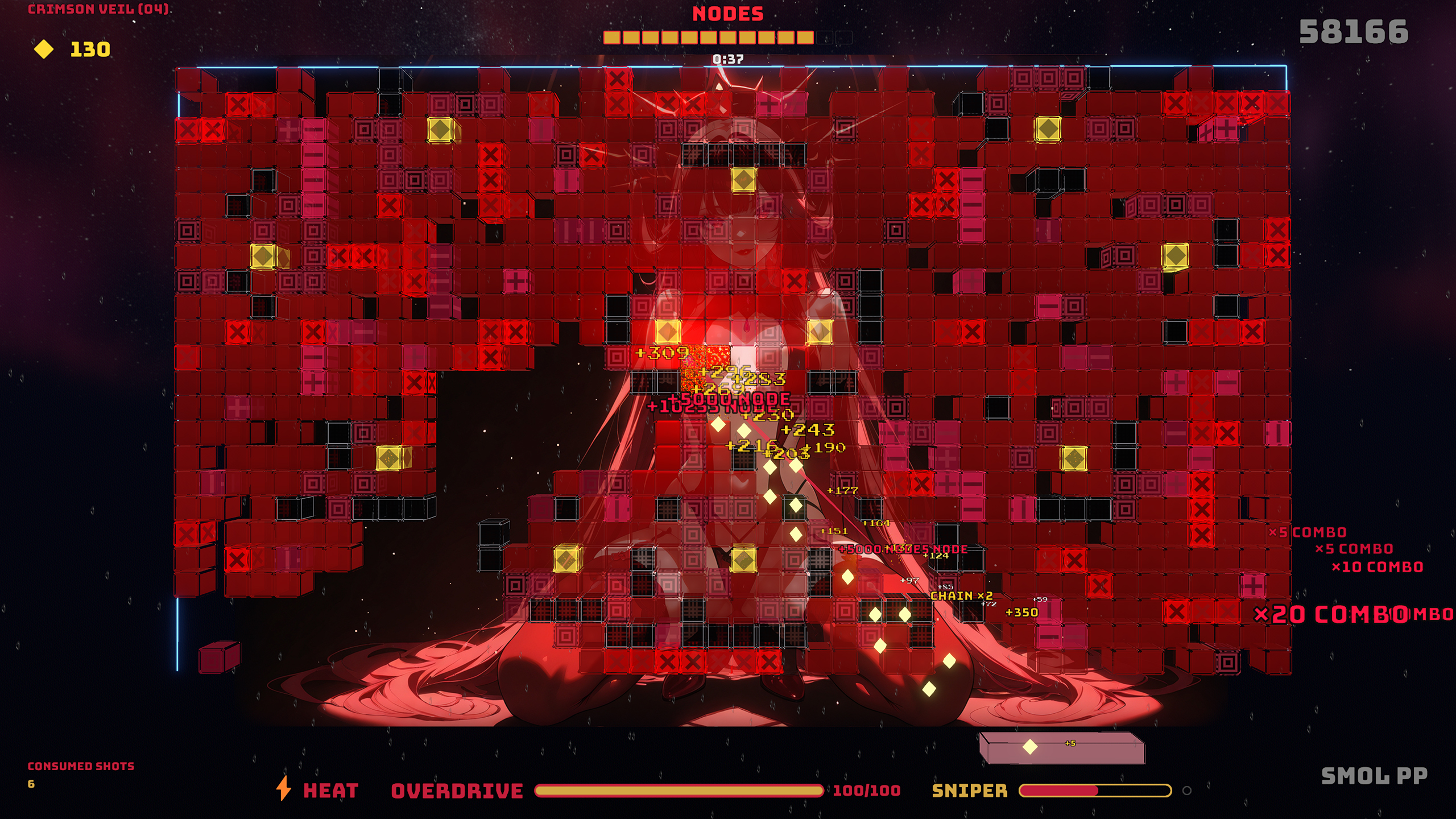Expand the CONSUMED SHOTS counter
The width and height of the screenshot is (1456, 819).
(81, 766)
